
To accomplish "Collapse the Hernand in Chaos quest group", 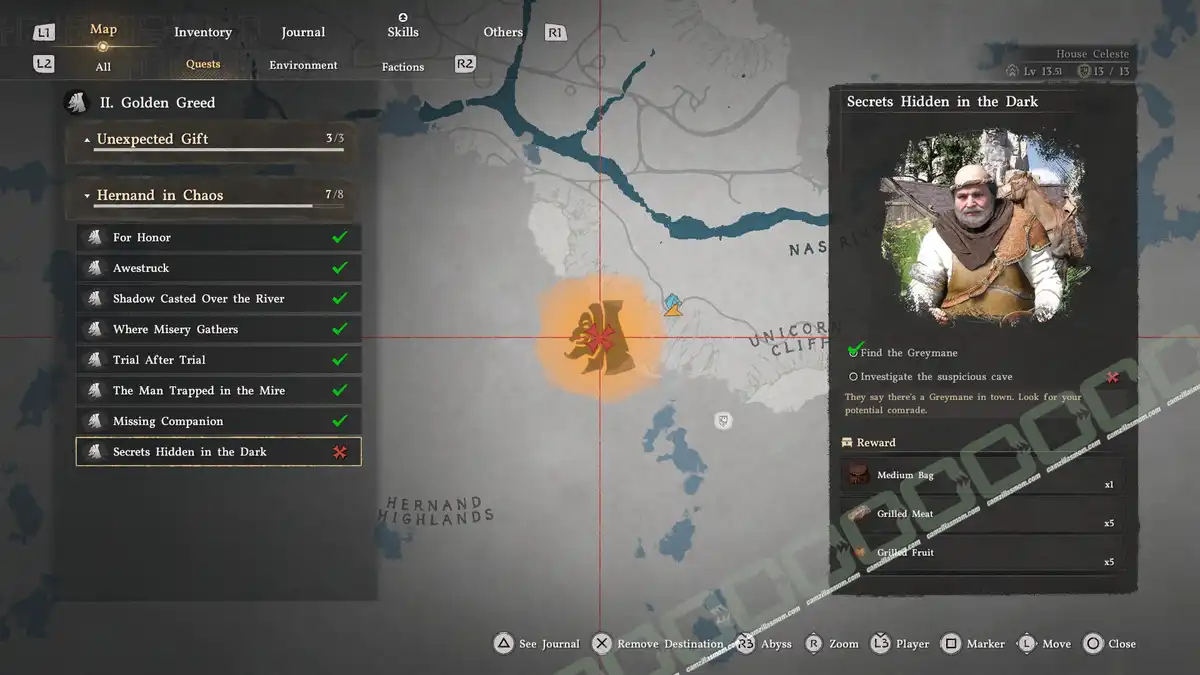I will pyautogui.click(x=205, y=196).
